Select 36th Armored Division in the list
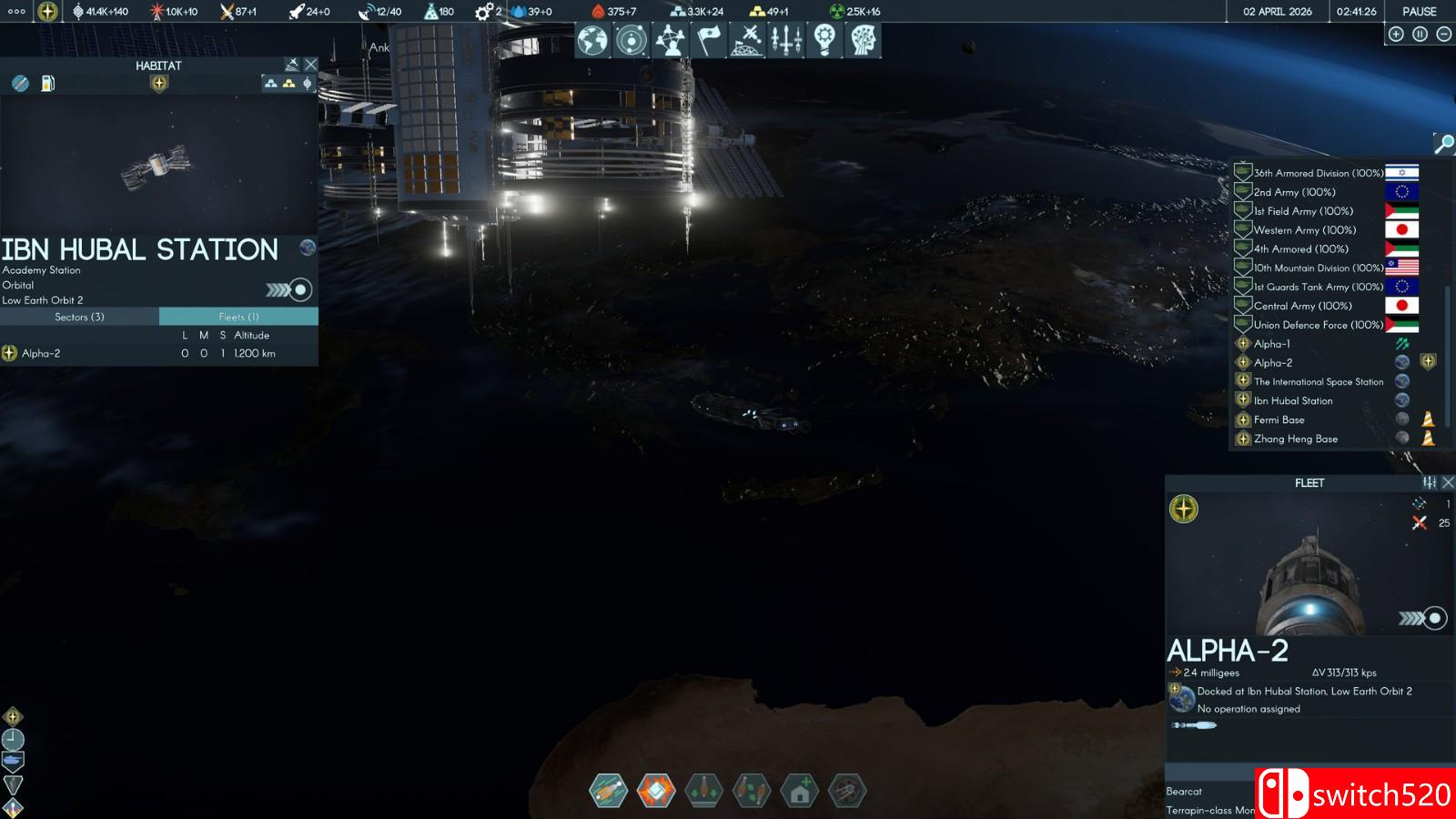 (x=1318, y=173)
